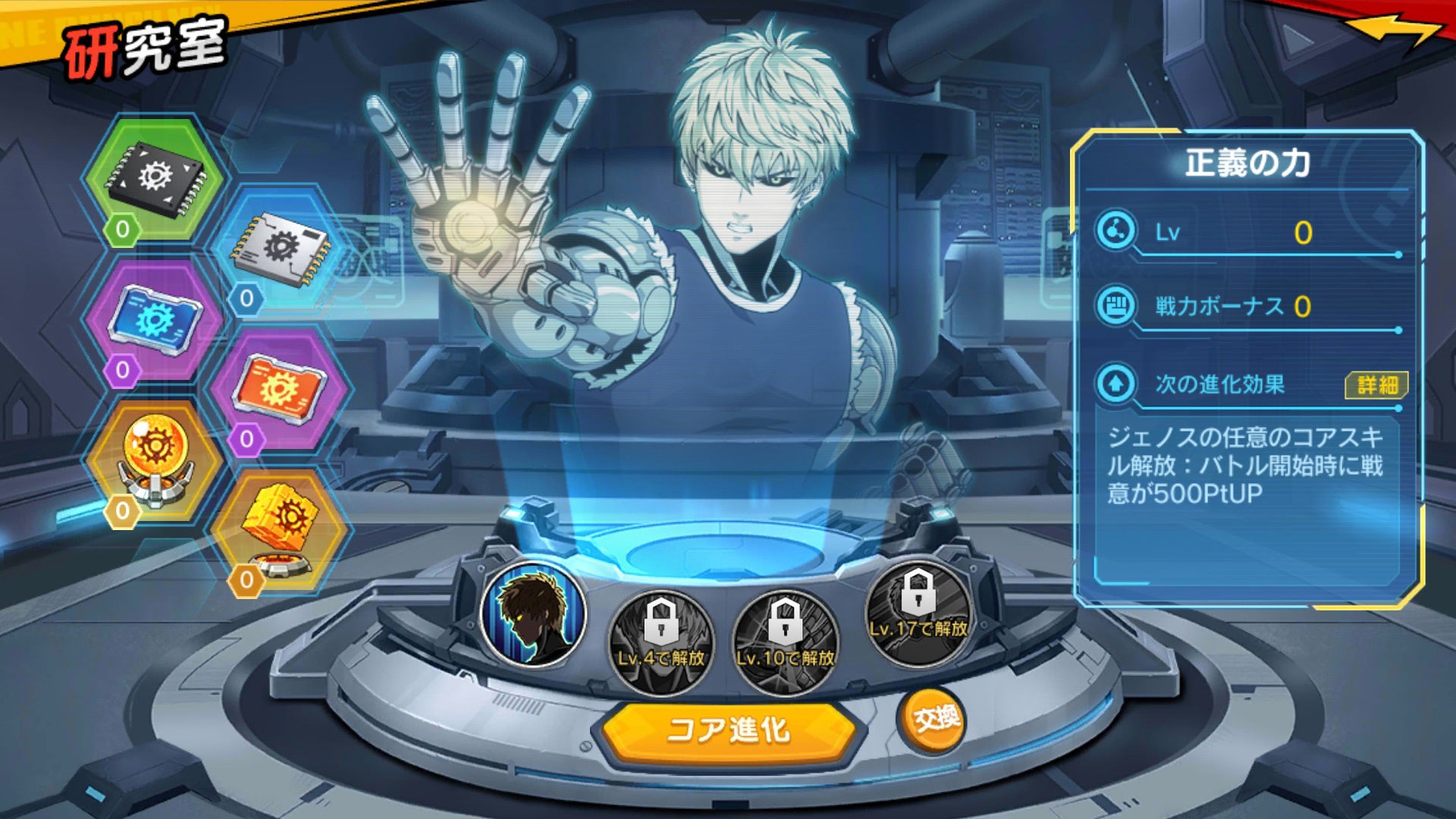Show 詳細 details for next evolution effect
The image size is (1456, 819).
[x=1376, y=384]
